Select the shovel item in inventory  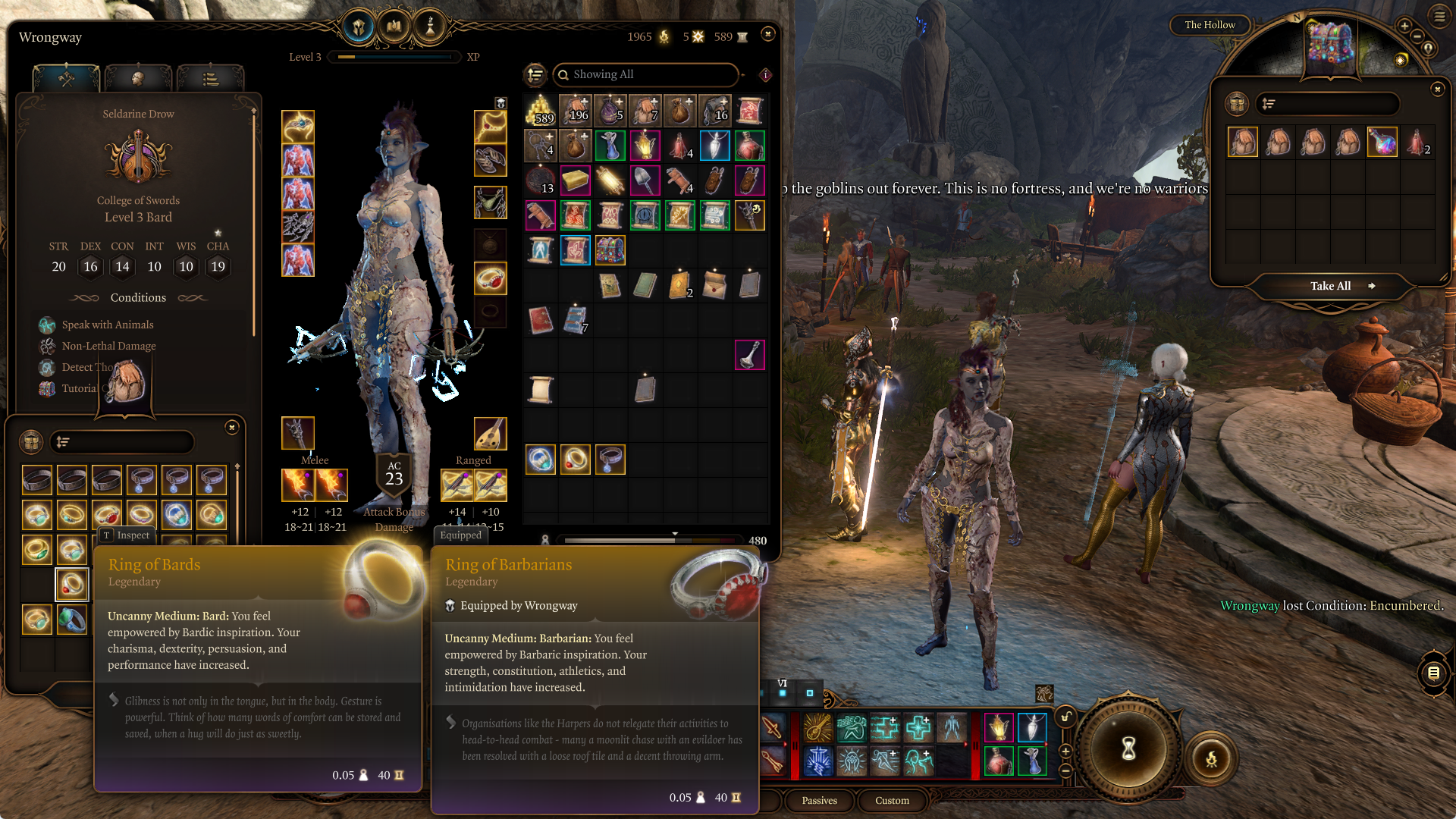pos(645,180)
